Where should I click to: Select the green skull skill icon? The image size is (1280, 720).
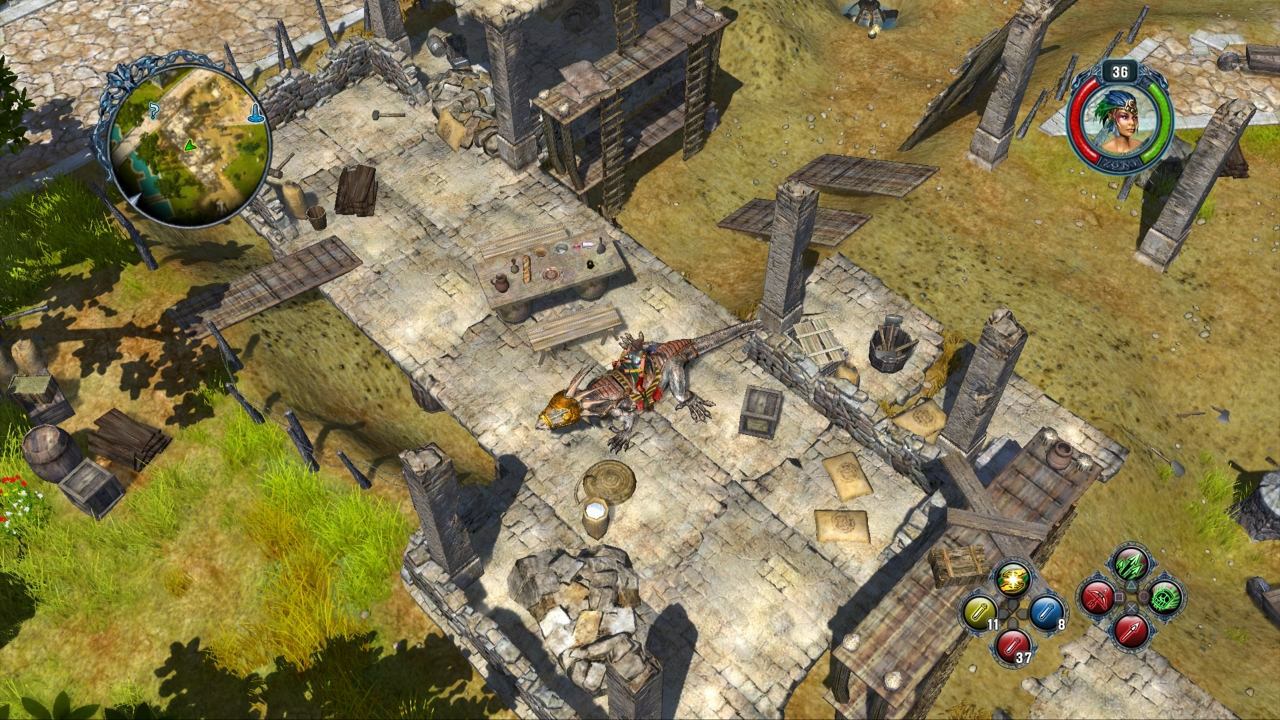(x=1163, y=596)
